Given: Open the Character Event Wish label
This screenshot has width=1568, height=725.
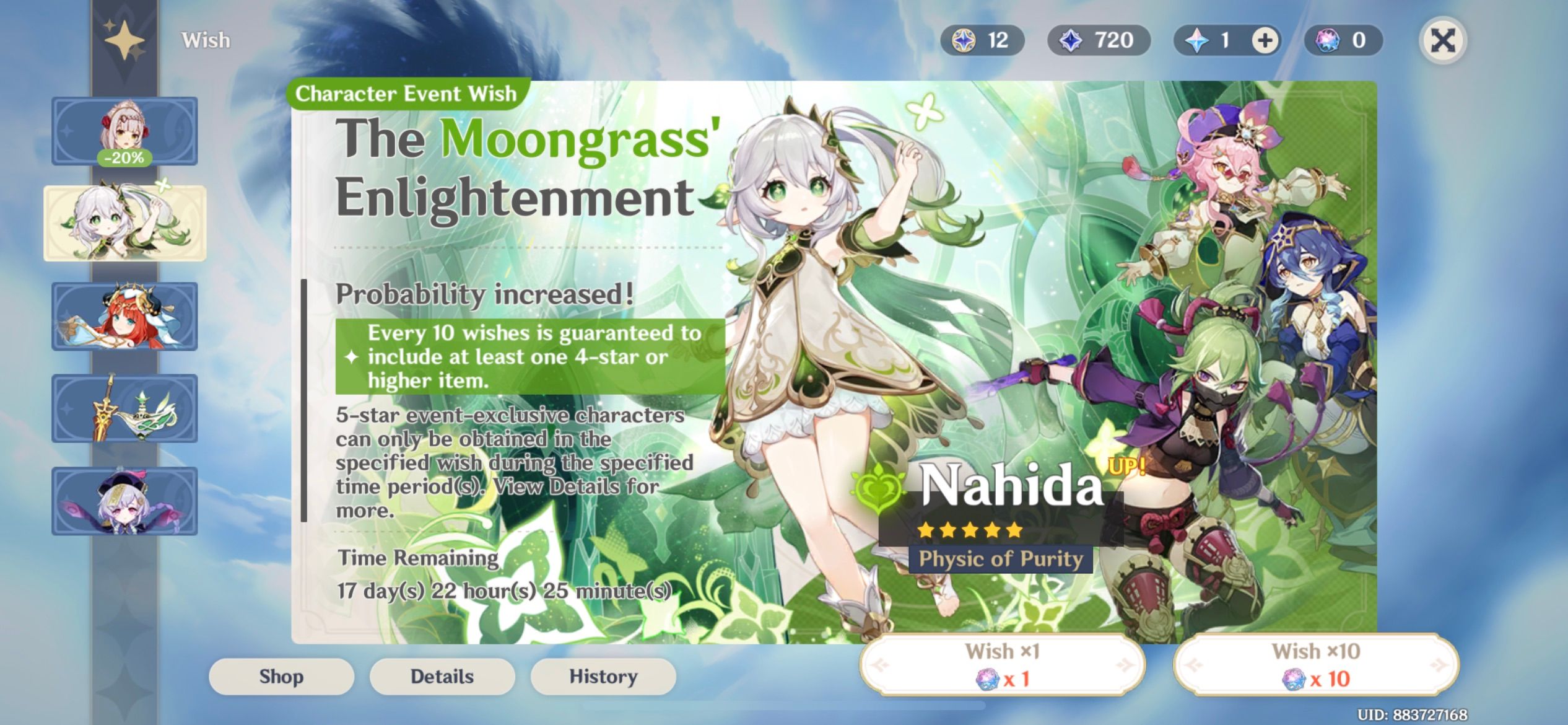Looking at the screenshot, I should pos(406,94).
